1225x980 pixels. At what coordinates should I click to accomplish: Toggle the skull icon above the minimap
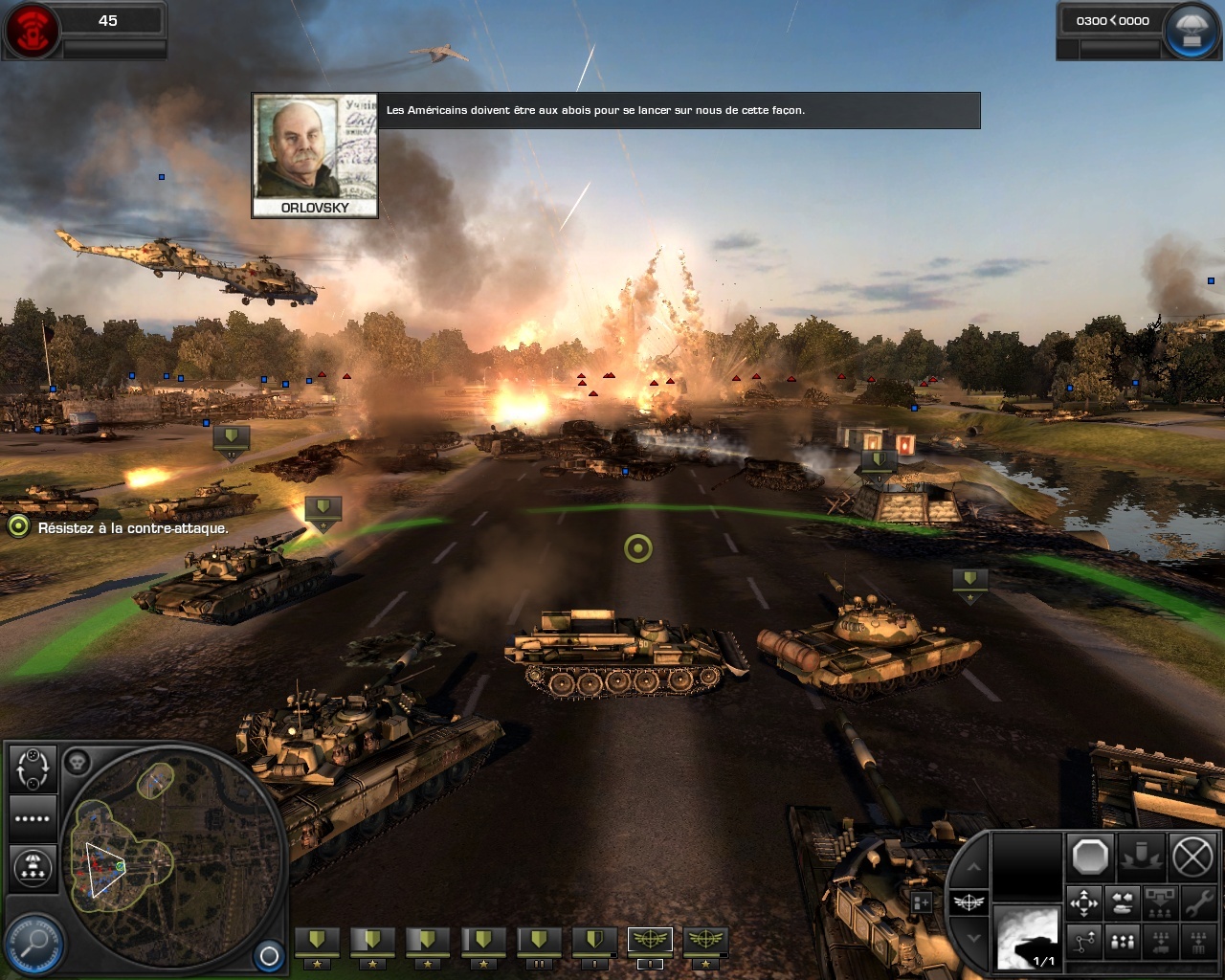pyautogui.click(x=77, y=763)
